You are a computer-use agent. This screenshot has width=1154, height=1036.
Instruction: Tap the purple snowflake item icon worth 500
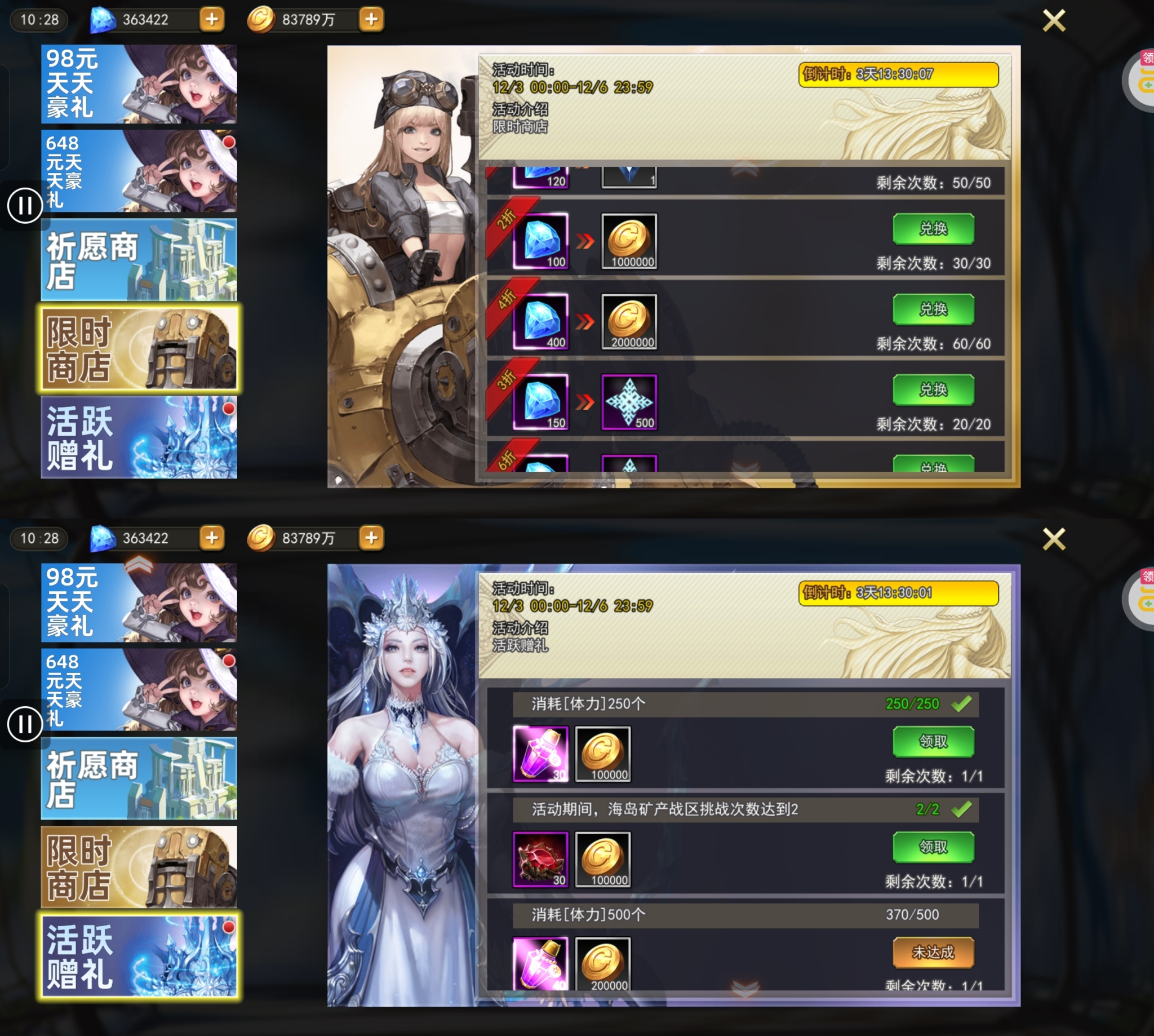[631, 402]
